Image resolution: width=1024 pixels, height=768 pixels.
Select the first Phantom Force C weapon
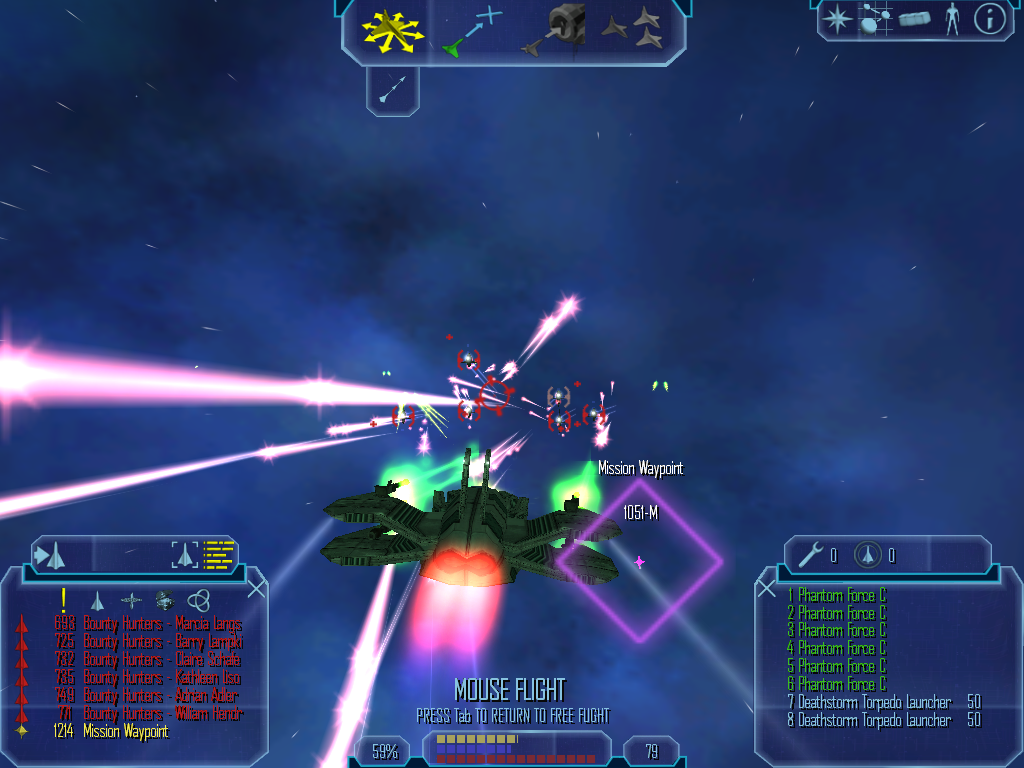[x=841, y=596]
